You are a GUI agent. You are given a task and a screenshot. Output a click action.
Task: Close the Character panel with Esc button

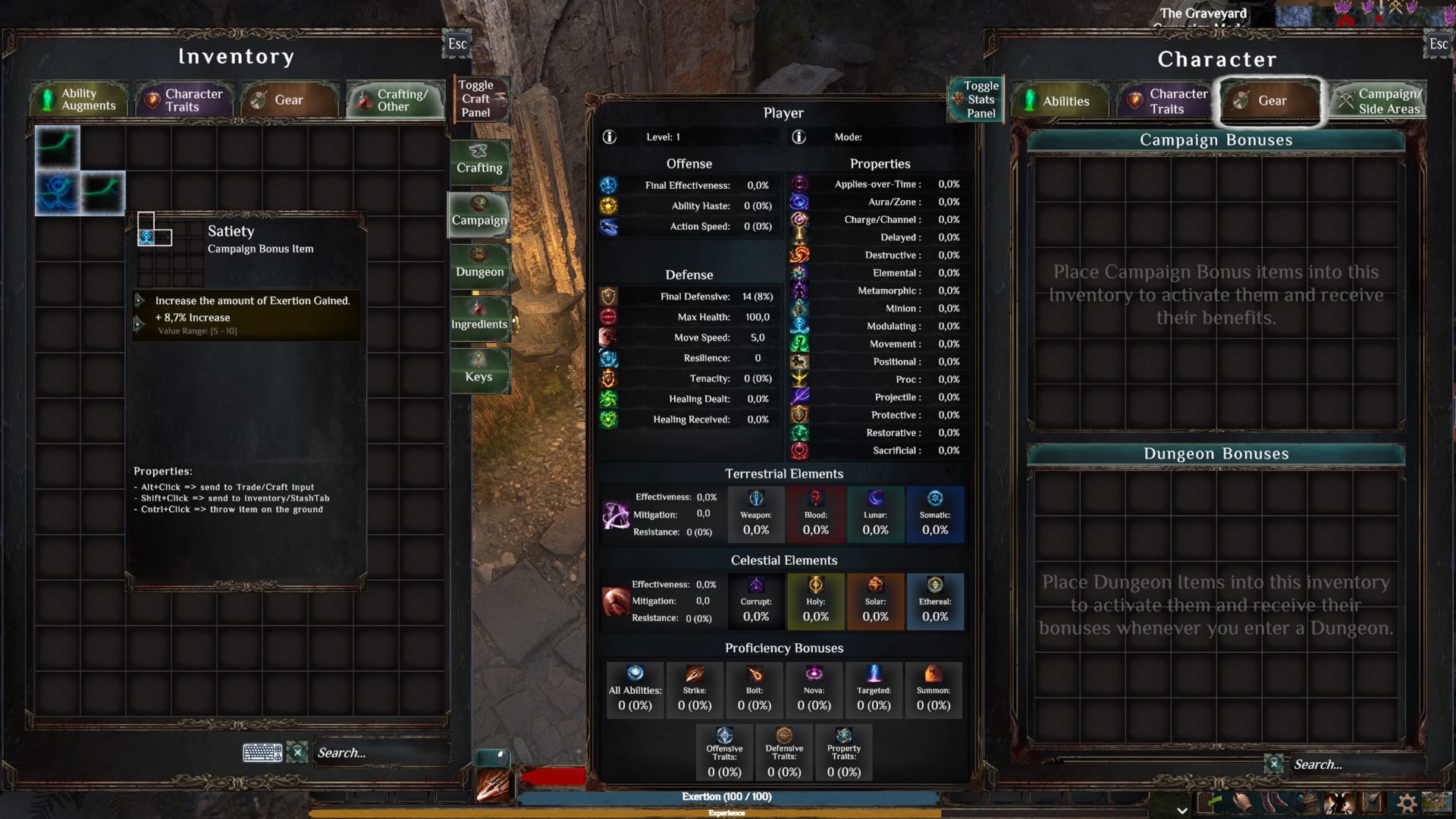[x=1438, y=44]
